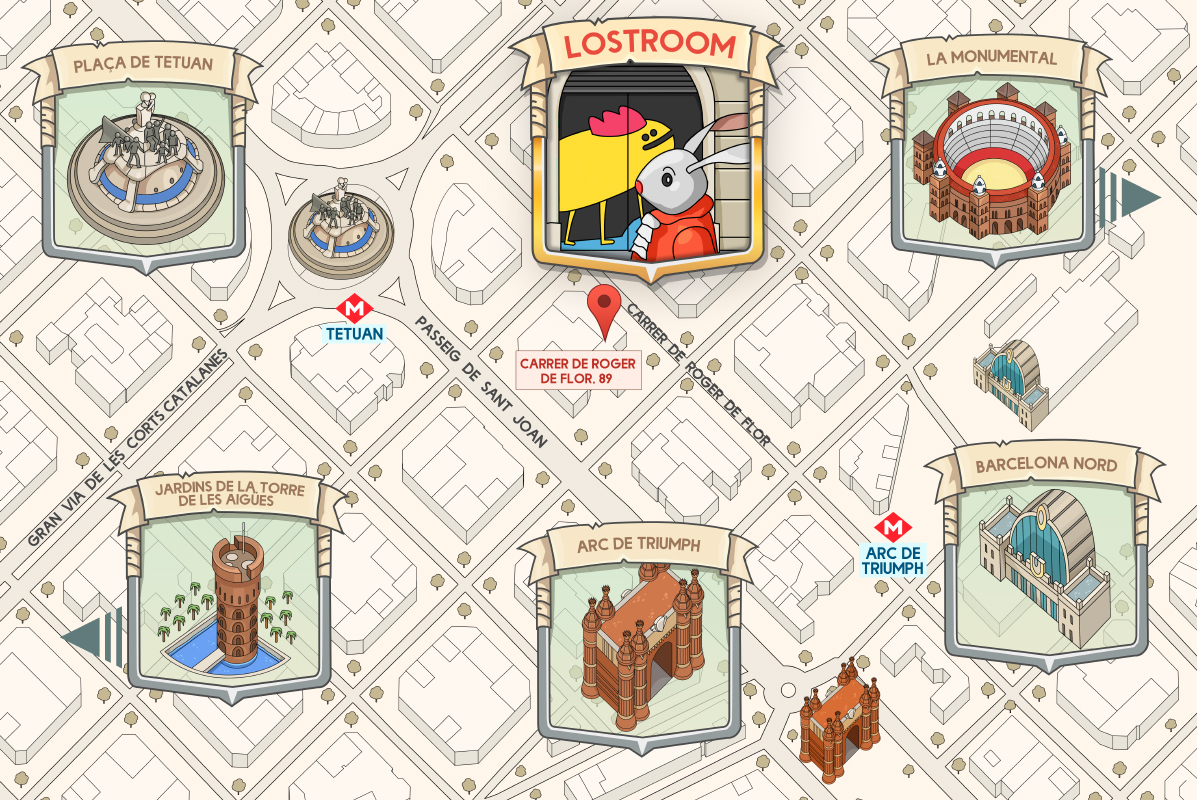Go back with the left arrow
This screenshot has width=1197, height=800.
click(x=92, y=638)
